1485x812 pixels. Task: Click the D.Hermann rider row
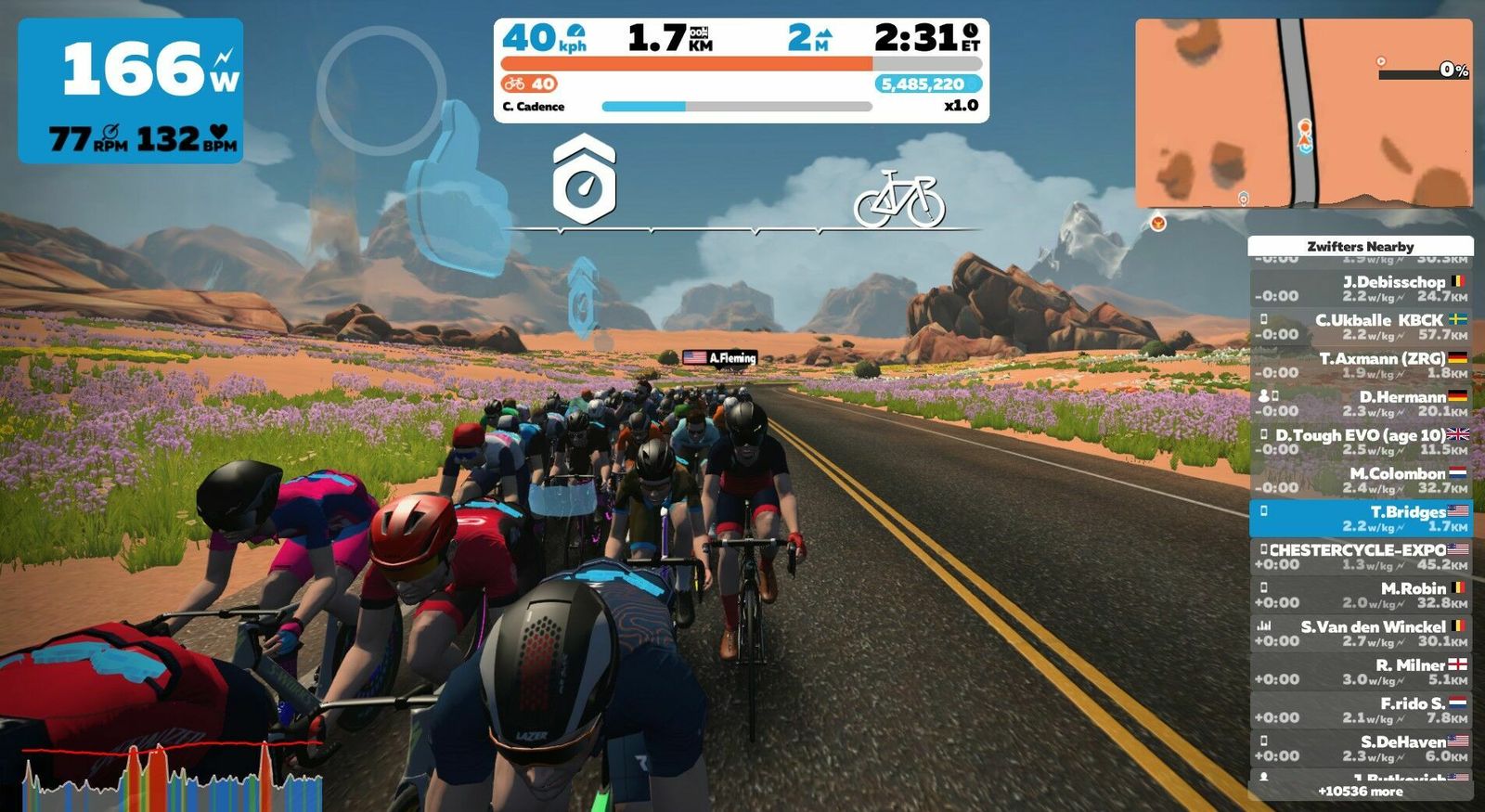click(1361, 404)
